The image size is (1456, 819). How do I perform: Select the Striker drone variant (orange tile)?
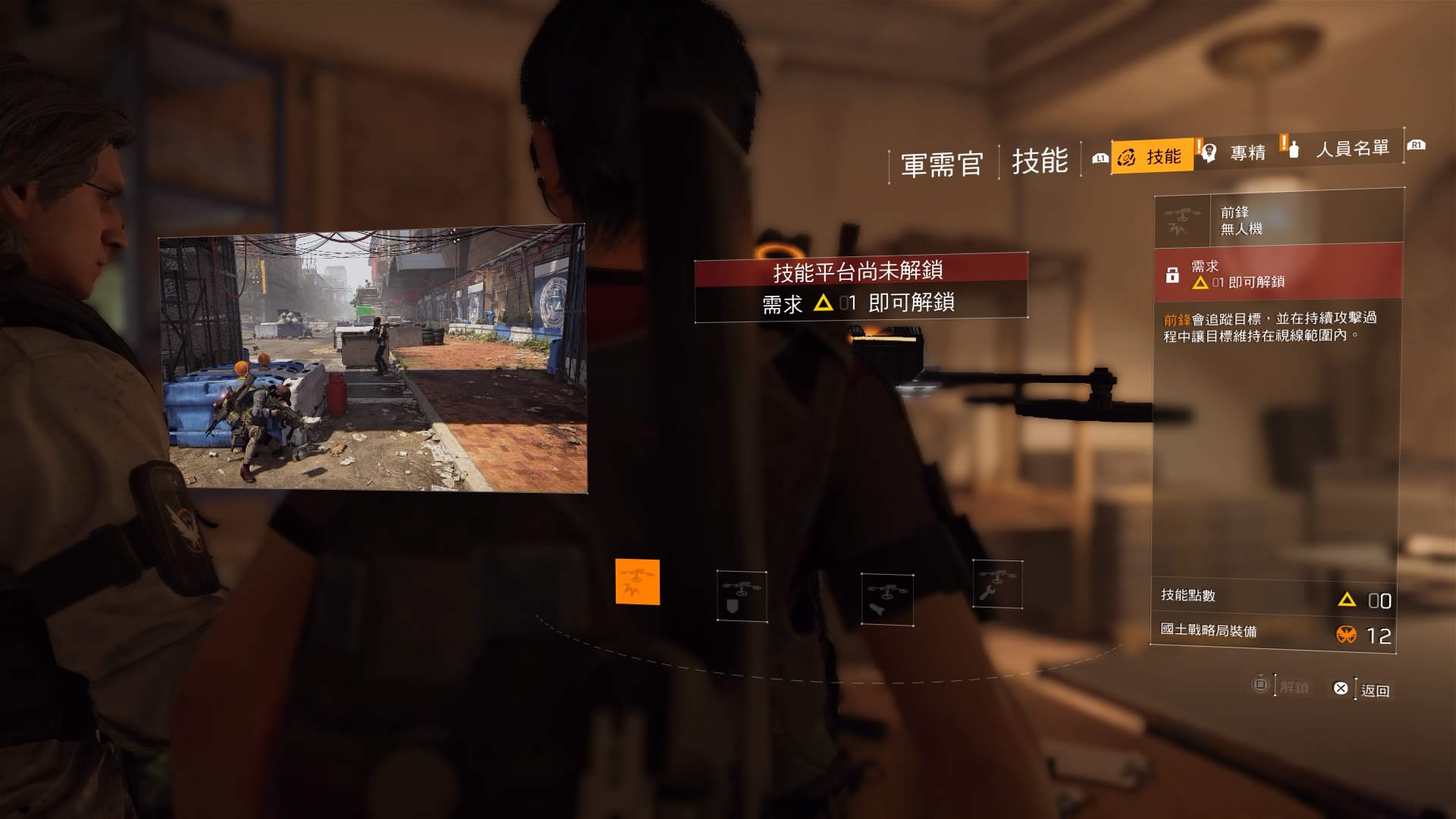coord(637,582)
